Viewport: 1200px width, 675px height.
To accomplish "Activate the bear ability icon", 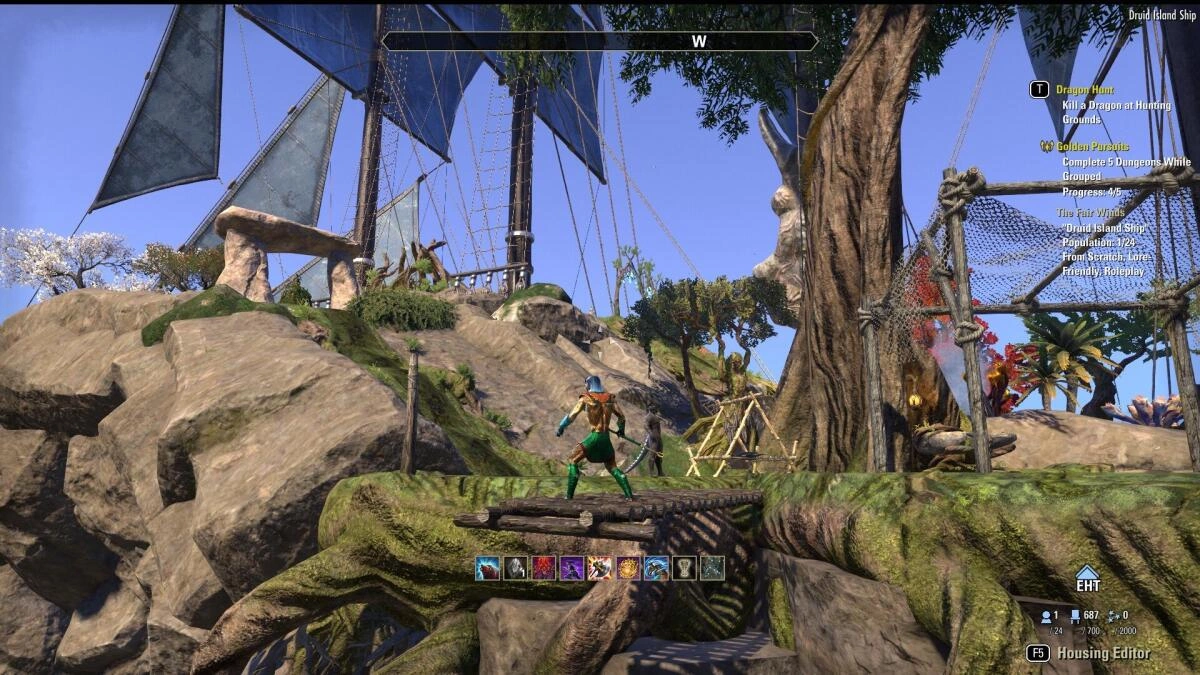I will pyautogui.click(x=487, y=568).
